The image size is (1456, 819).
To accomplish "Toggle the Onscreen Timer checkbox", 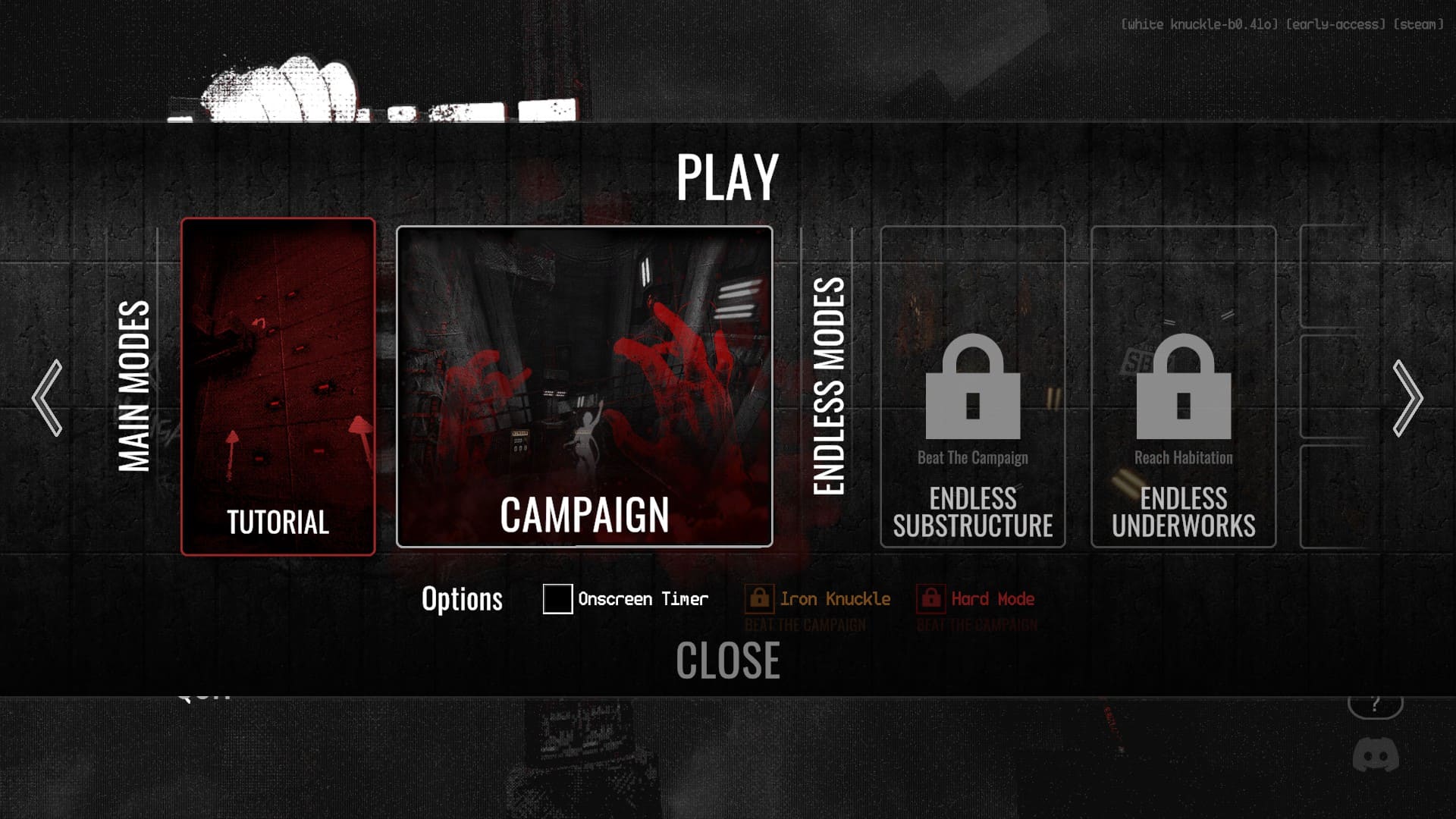I will (x=557, y=599).
